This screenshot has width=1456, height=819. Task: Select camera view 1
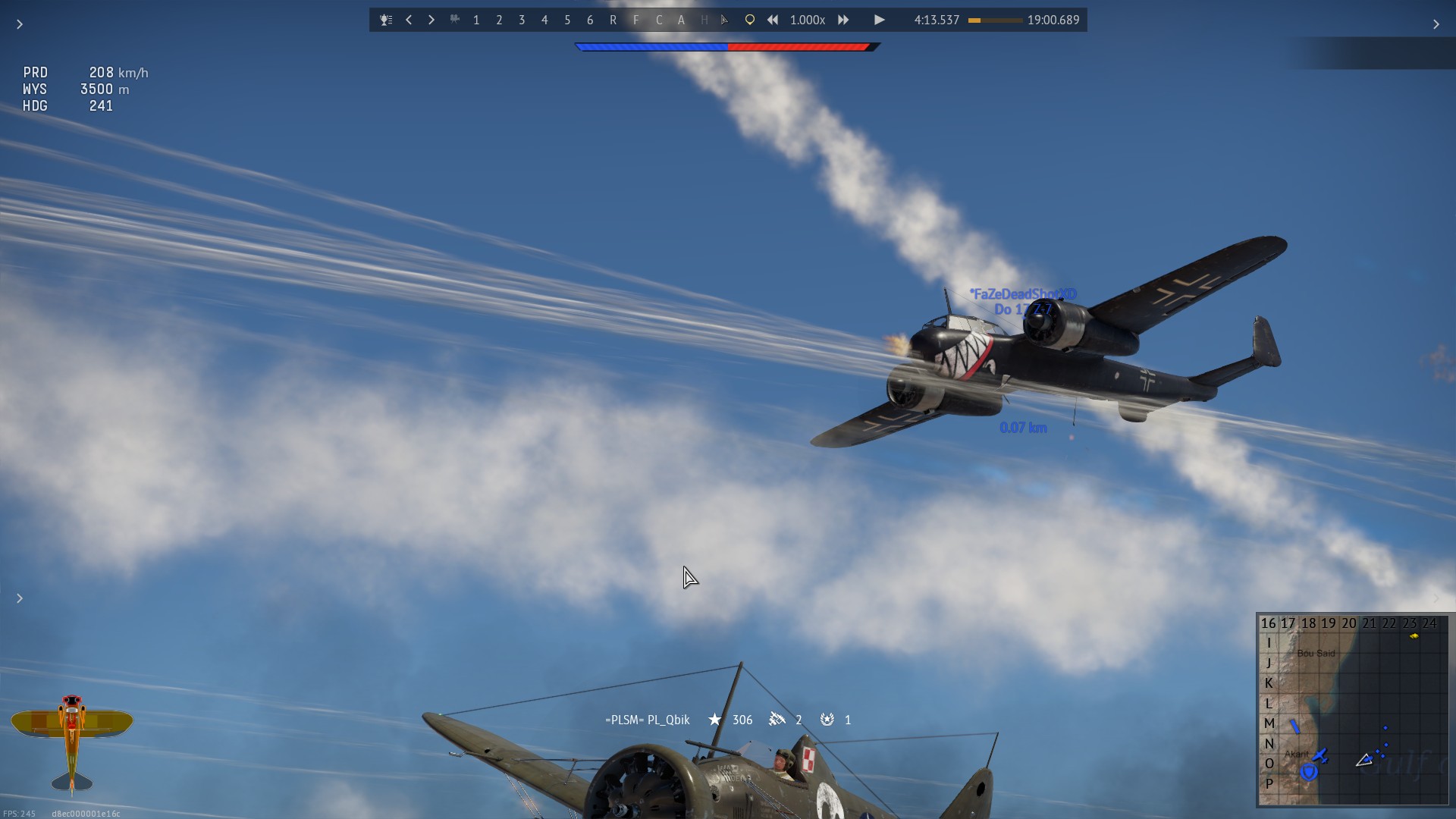[x=476, y=20]
